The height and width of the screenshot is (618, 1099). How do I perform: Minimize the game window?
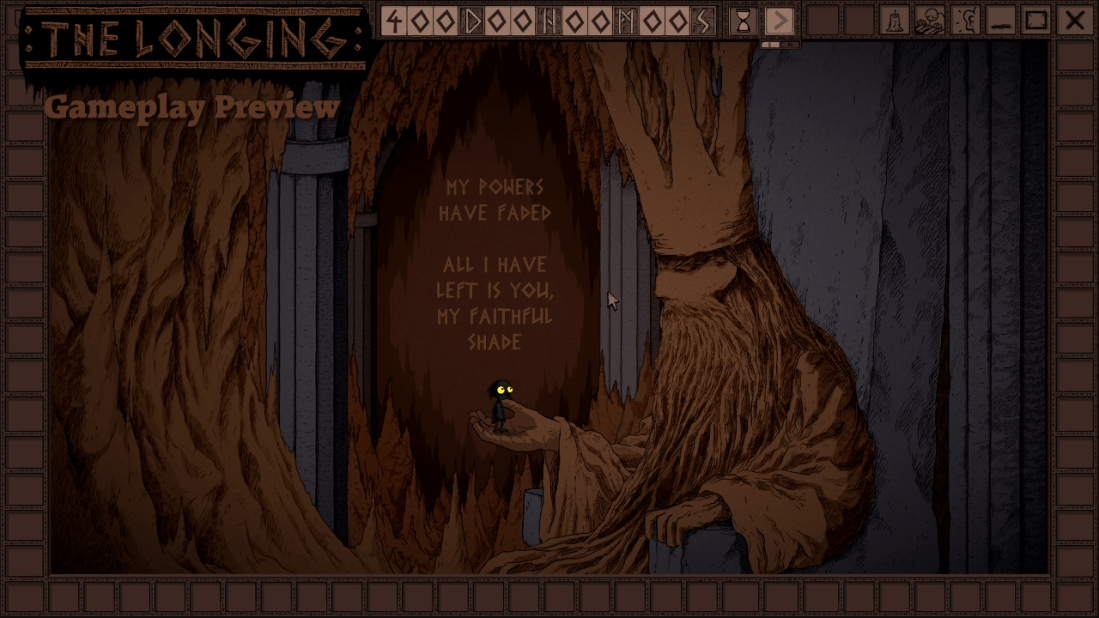(1001, 20)
